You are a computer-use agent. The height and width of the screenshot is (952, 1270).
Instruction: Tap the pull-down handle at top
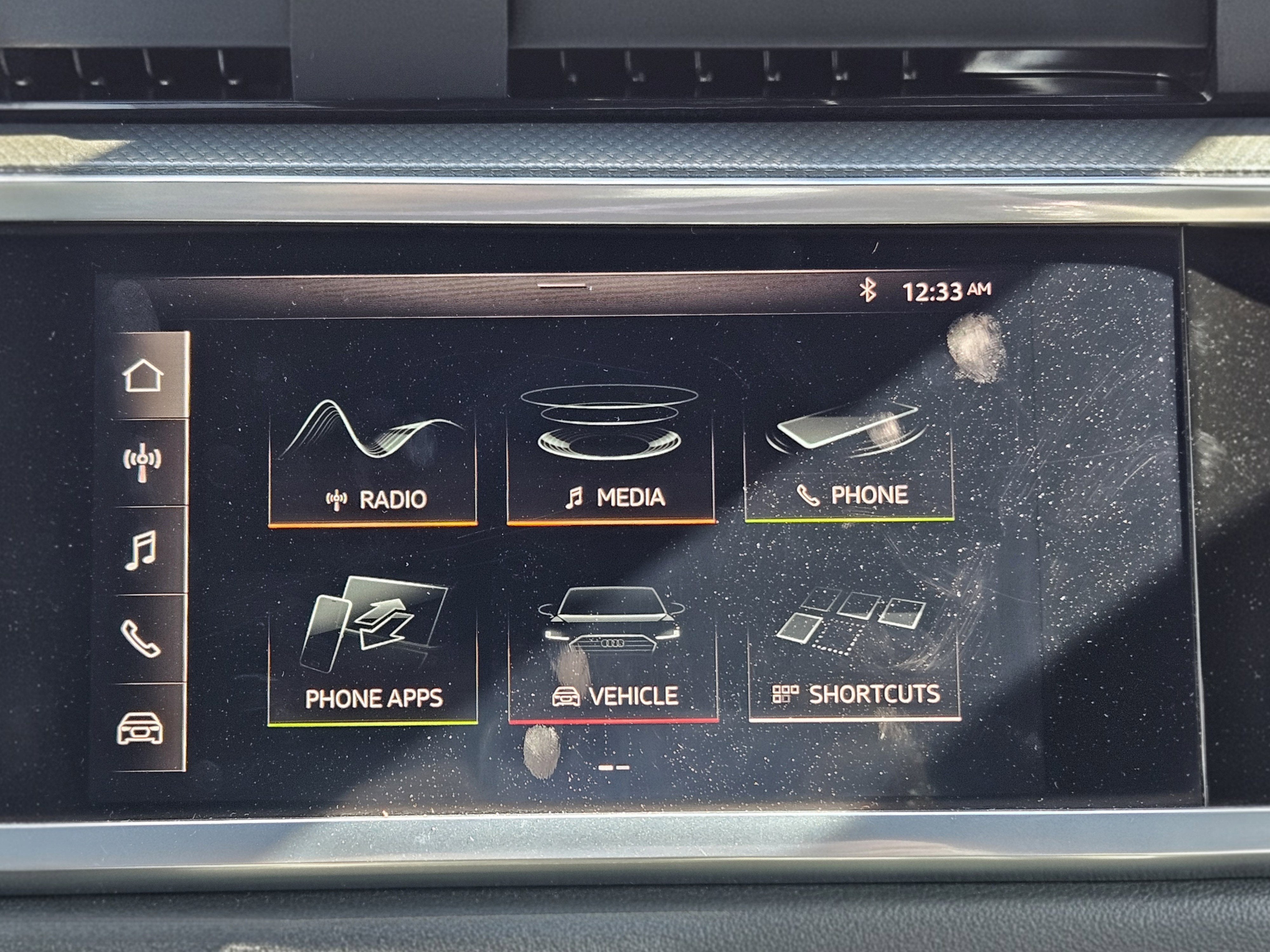562,285
